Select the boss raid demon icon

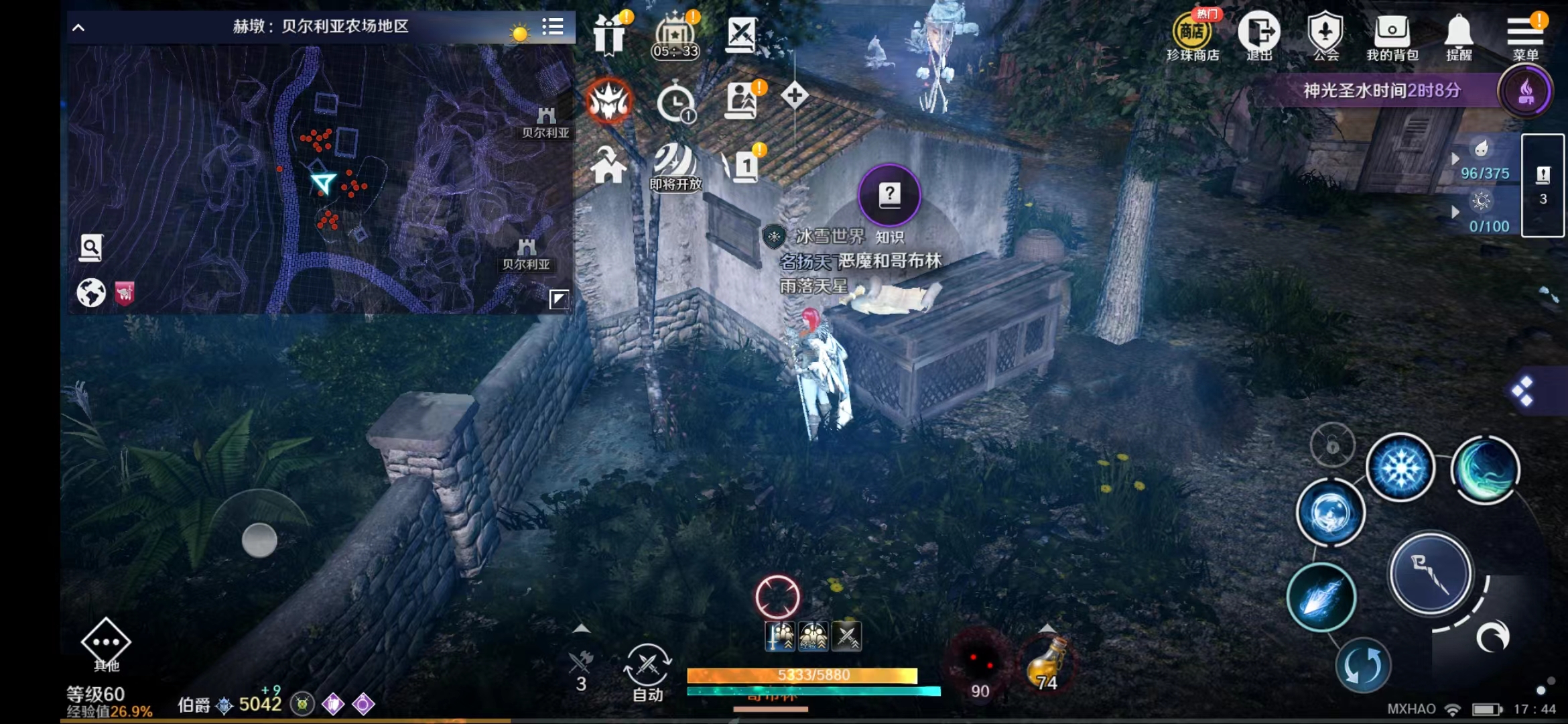point(608,101)
